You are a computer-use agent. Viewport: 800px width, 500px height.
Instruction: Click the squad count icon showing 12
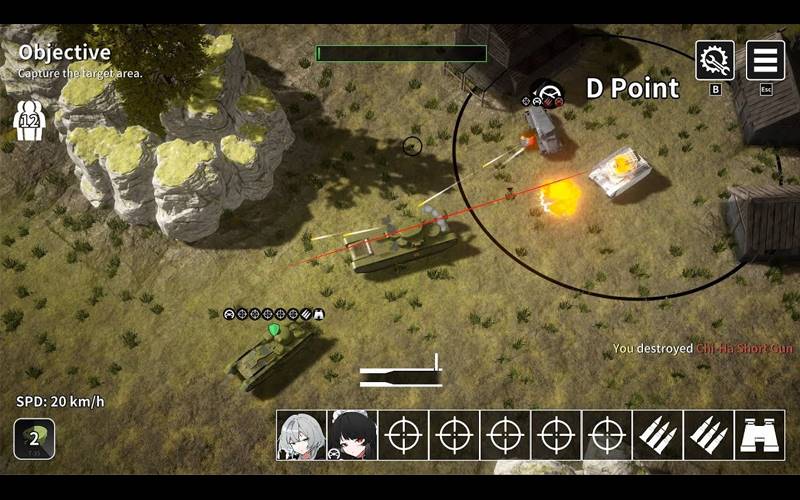pos(29,120)
